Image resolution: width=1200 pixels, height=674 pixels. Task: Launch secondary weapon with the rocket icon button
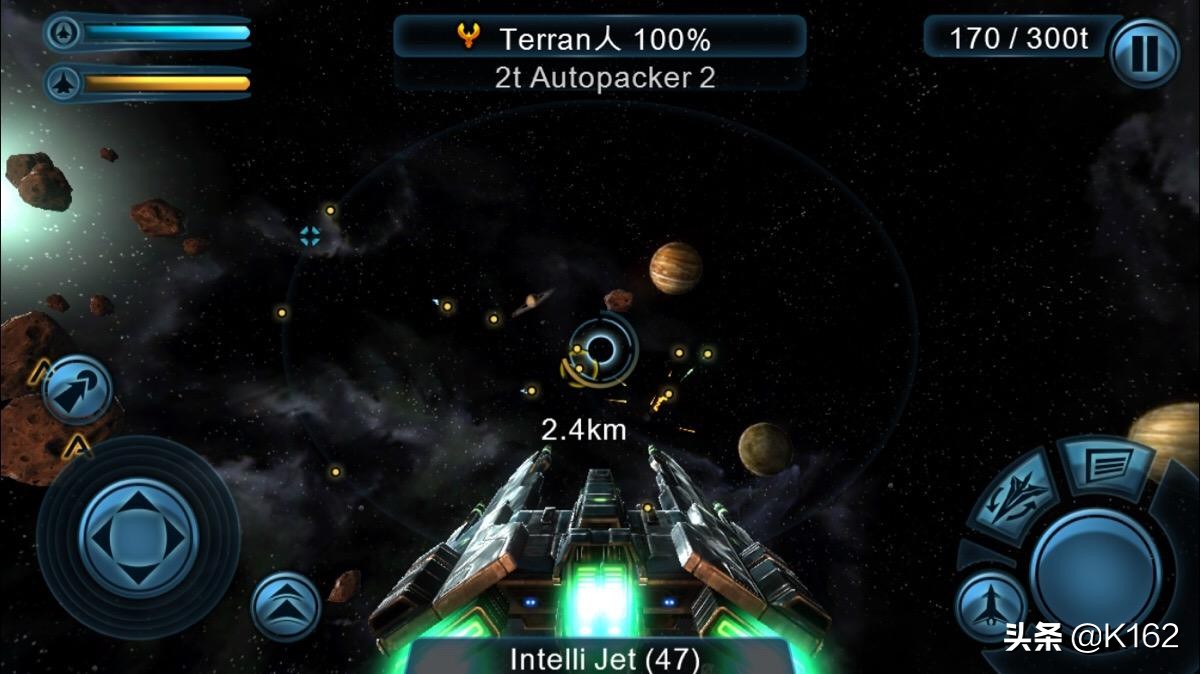click(x=990, y=604)
